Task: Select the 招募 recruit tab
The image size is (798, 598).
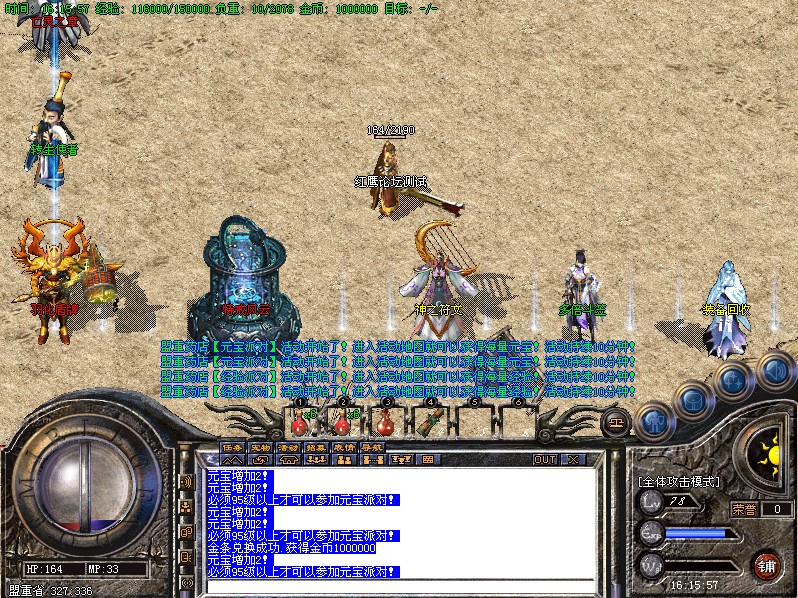Action: point(316,447)
